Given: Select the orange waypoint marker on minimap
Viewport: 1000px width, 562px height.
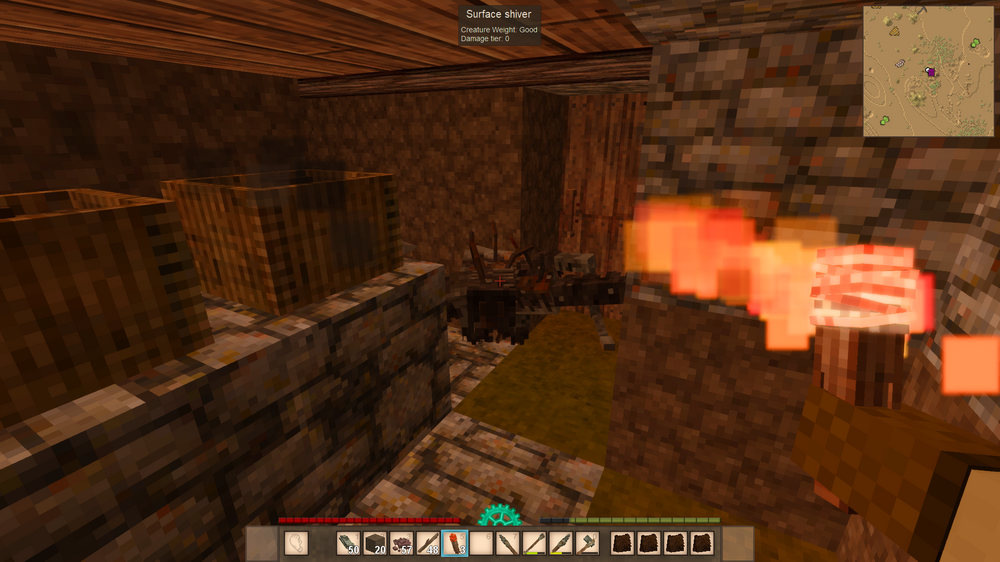Looking at the screenshot, I should (x=894, y=31).
